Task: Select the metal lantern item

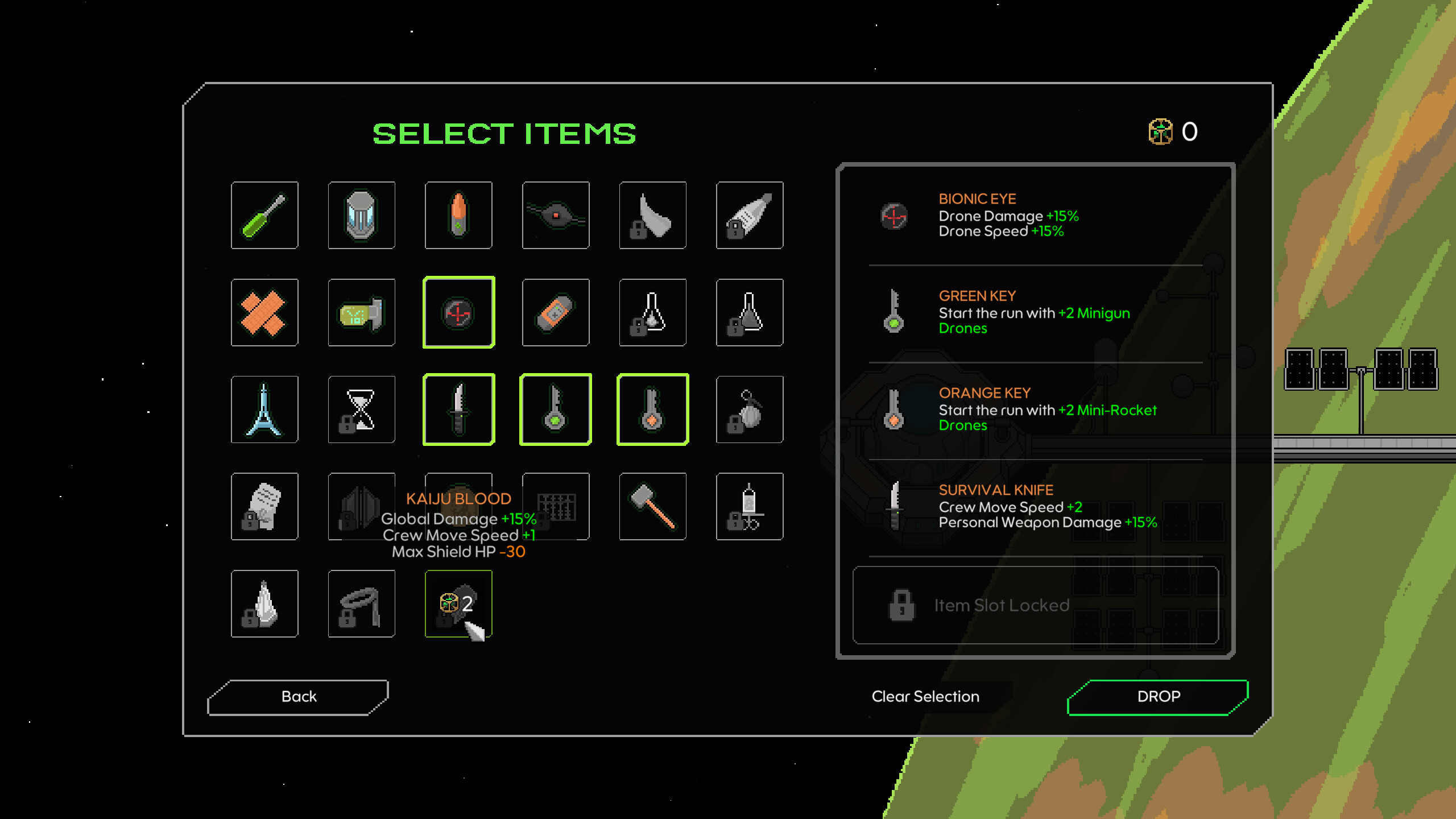Action: (361, 215)
